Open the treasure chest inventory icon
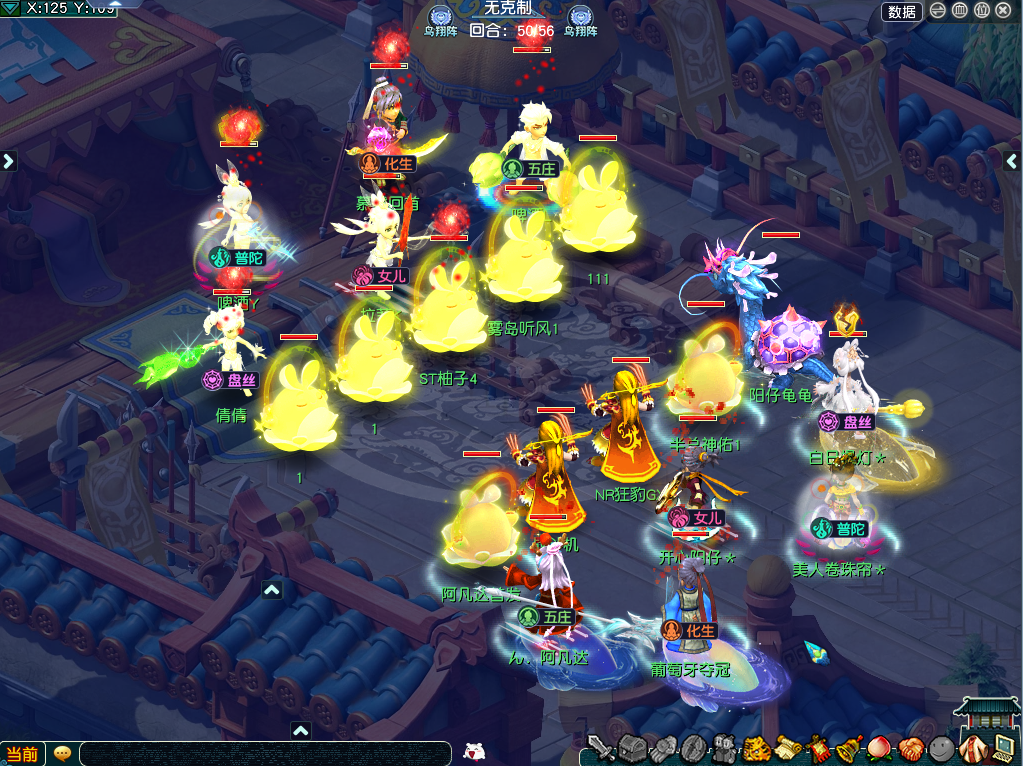 pos(632,748)
